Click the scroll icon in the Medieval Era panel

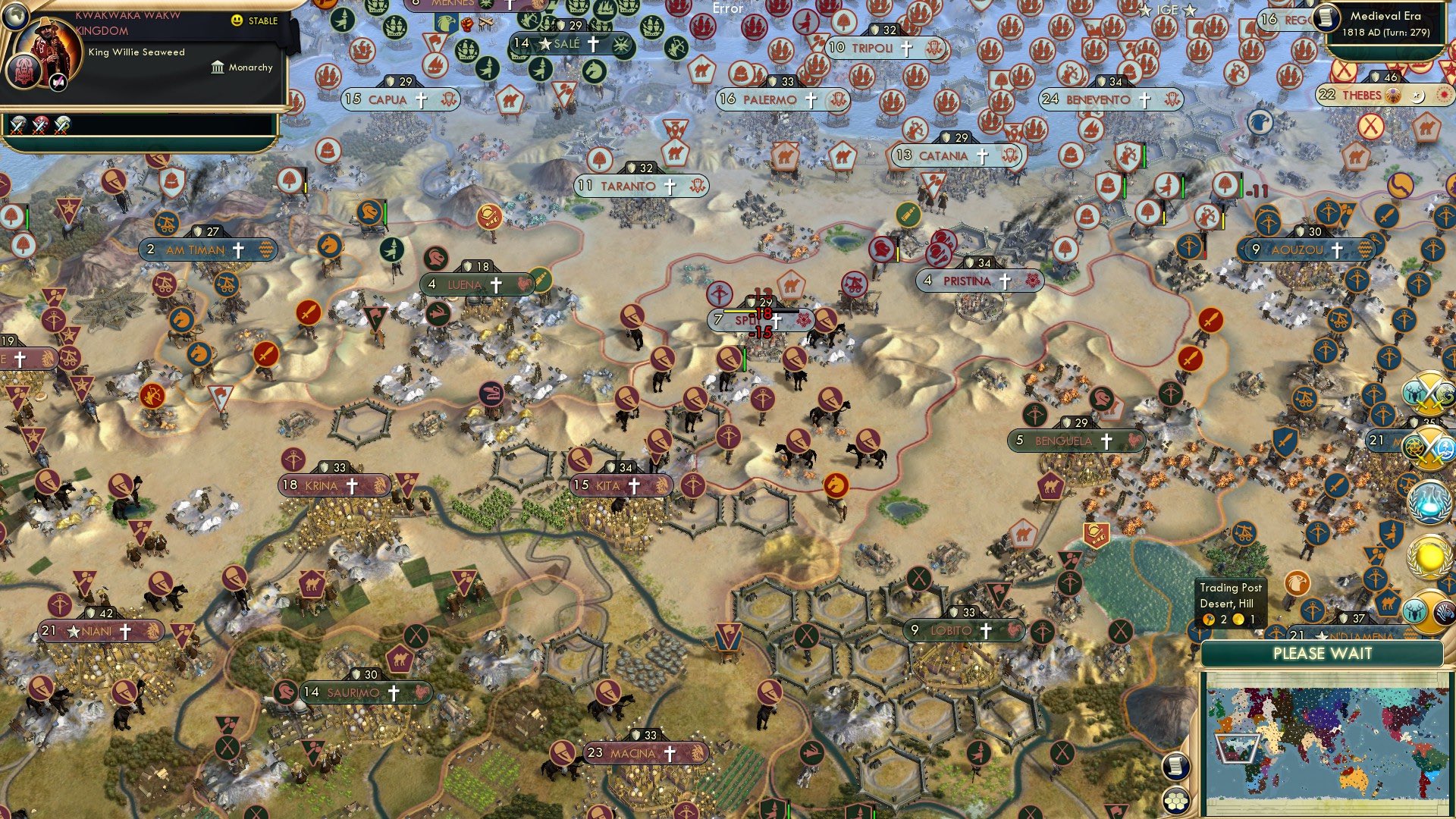pyautogui.click(x=1326, y=18)
